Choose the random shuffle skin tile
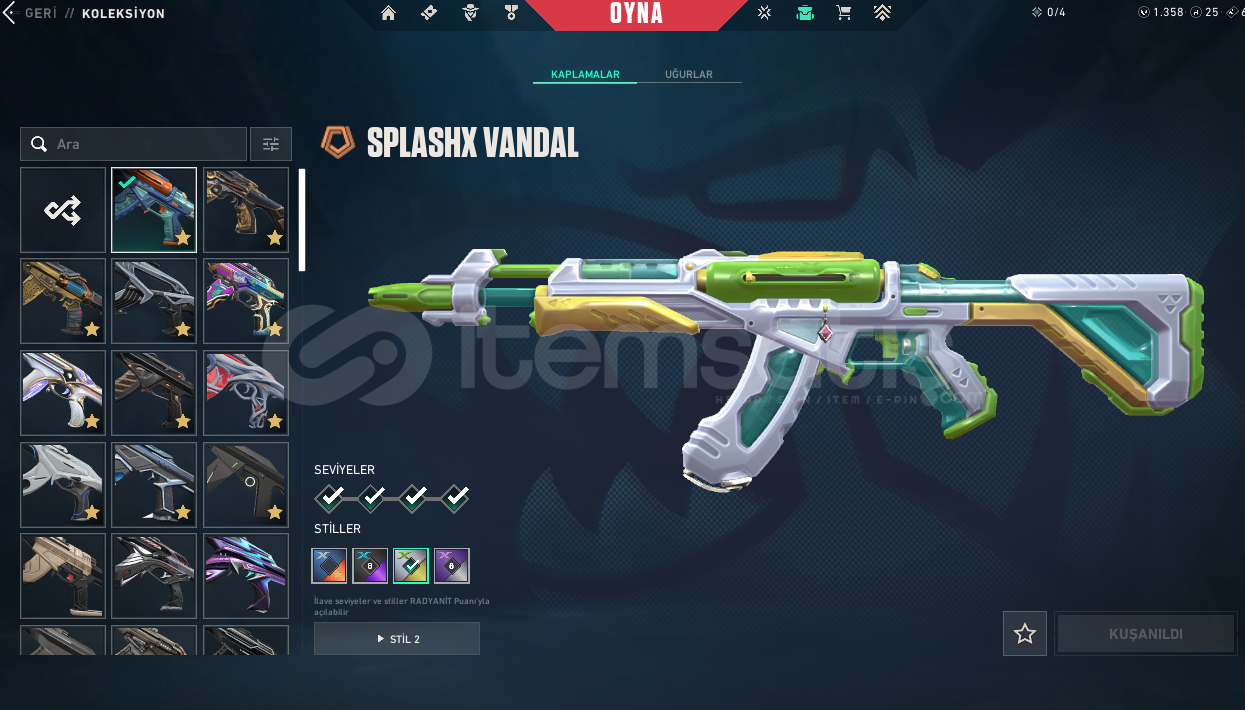The height and width of the screenshot is (710, 1245). pos(63,210)
